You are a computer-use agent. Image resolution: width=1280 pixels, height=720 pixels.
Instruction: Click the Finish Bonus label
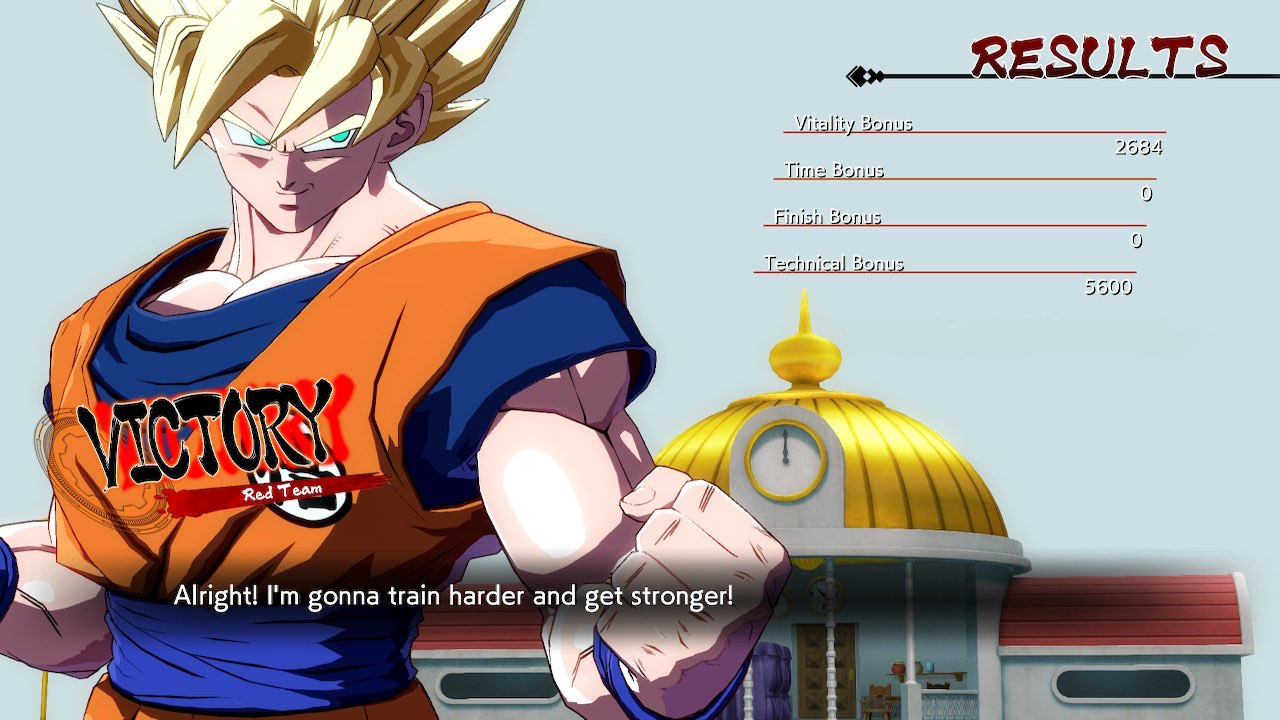[827, 217]
